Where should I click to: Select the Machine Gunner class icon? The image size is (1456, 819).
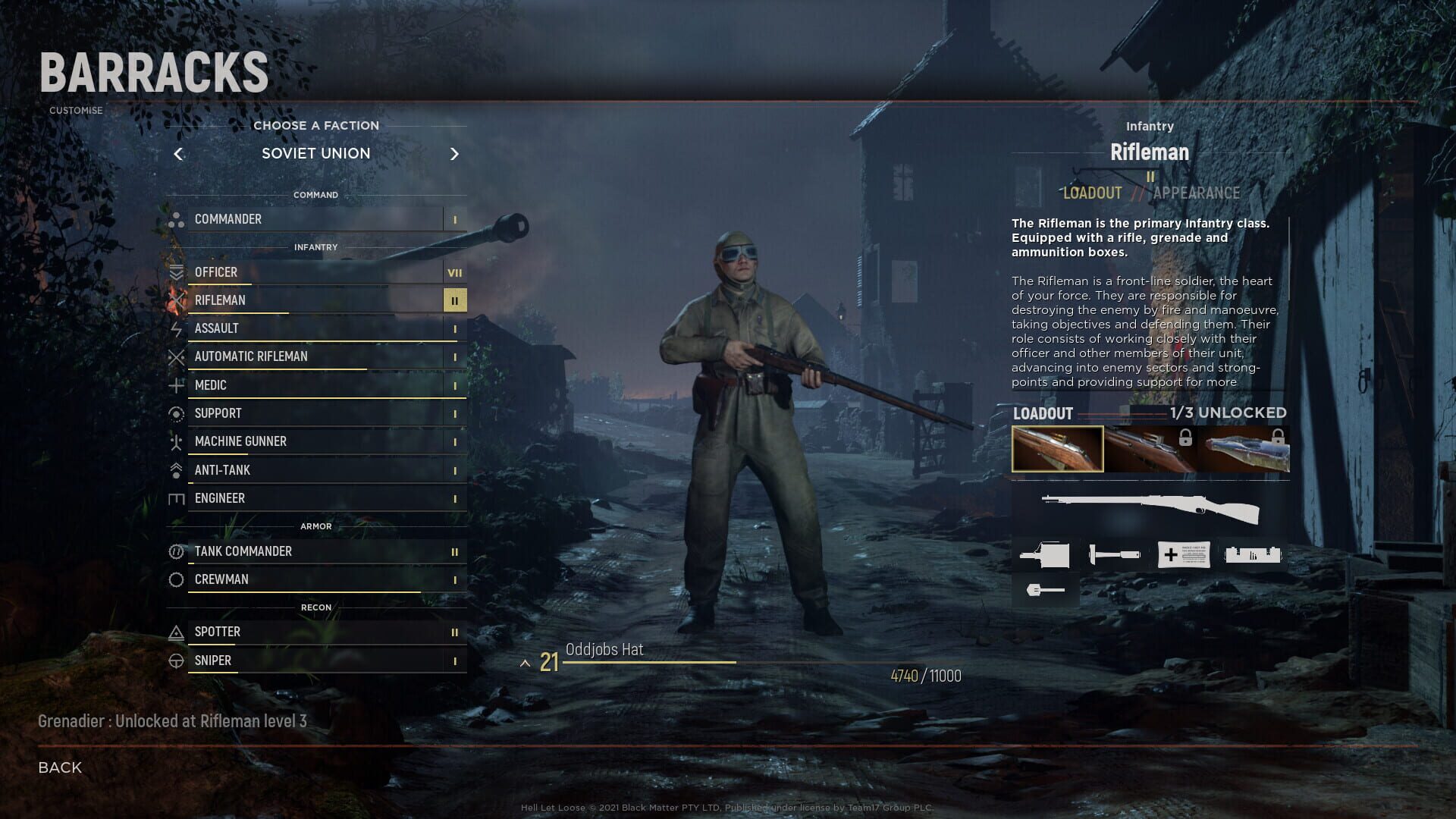[x=177, y=441]
